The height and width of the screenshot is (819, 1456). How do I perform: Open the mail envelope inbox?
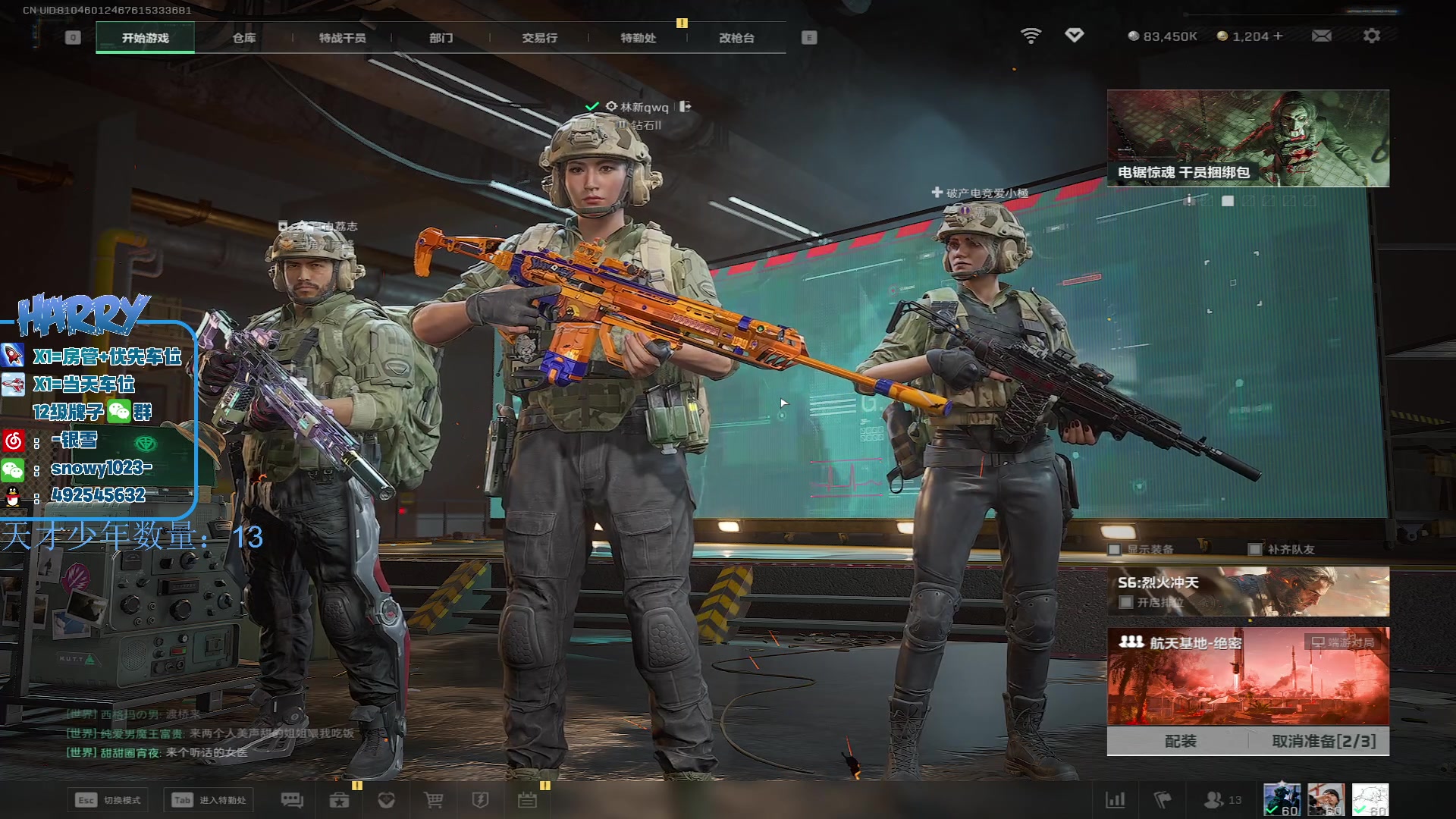coord(1321,36)
